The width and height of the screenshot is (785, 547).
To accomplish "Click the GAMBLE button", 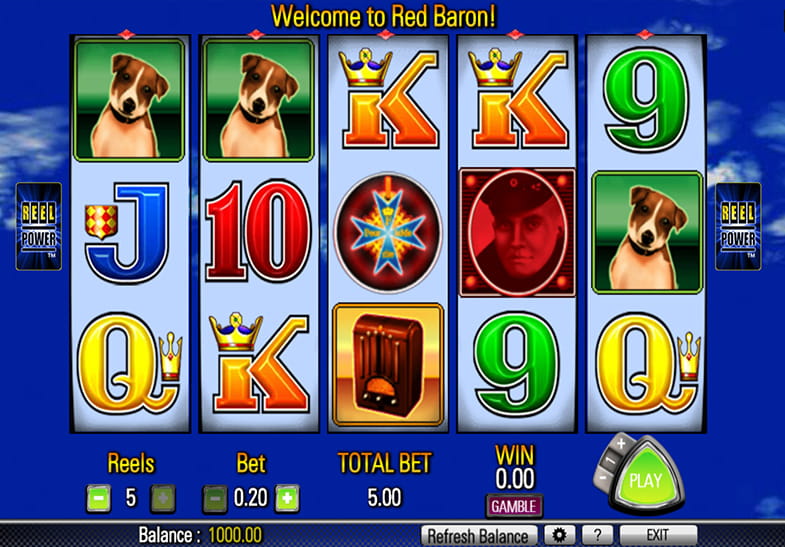I will (514, 505).
